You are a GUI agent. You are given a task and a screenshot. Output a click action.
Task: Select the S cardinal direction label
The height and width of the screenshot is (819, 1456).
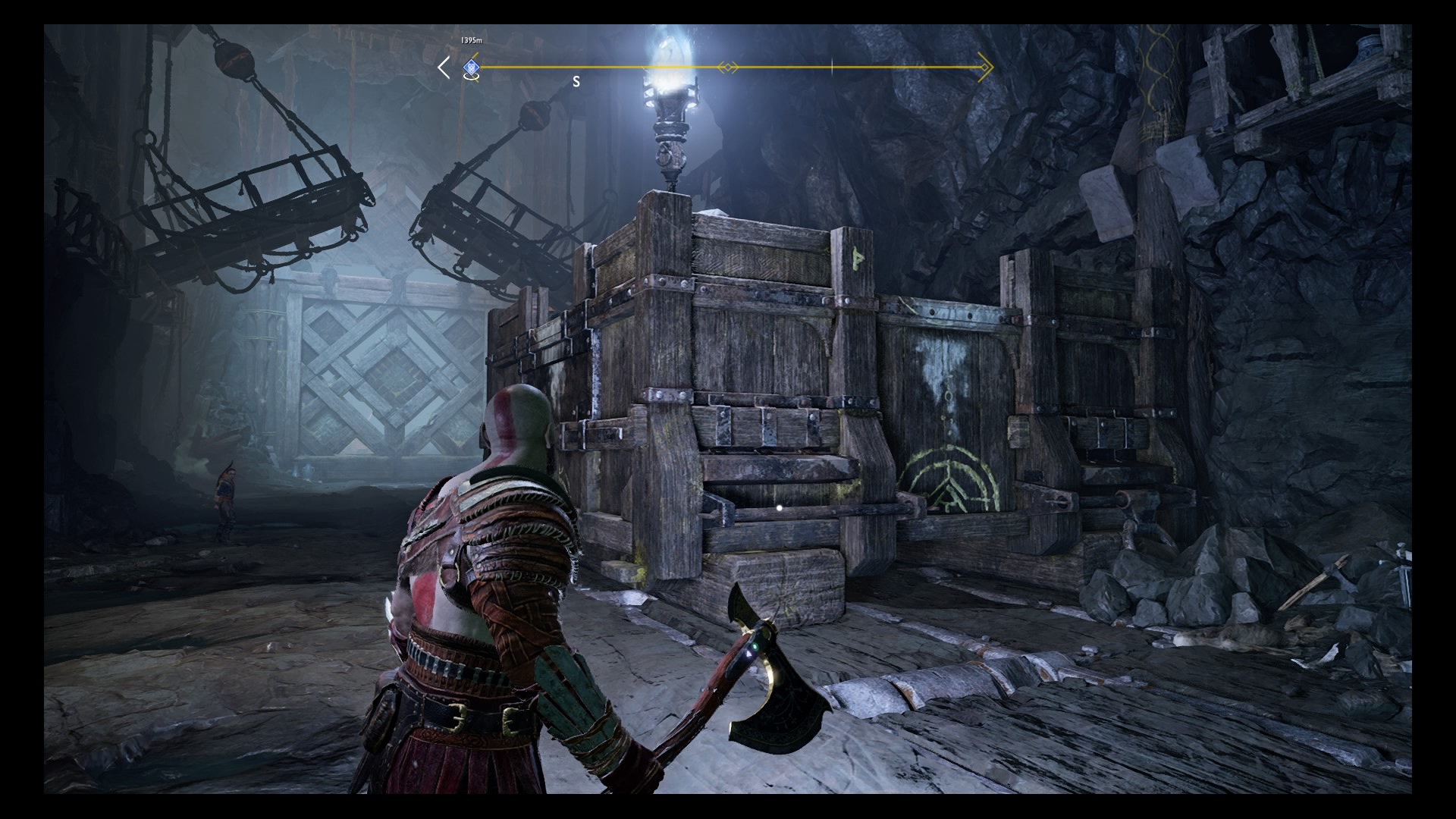(576, 82)
